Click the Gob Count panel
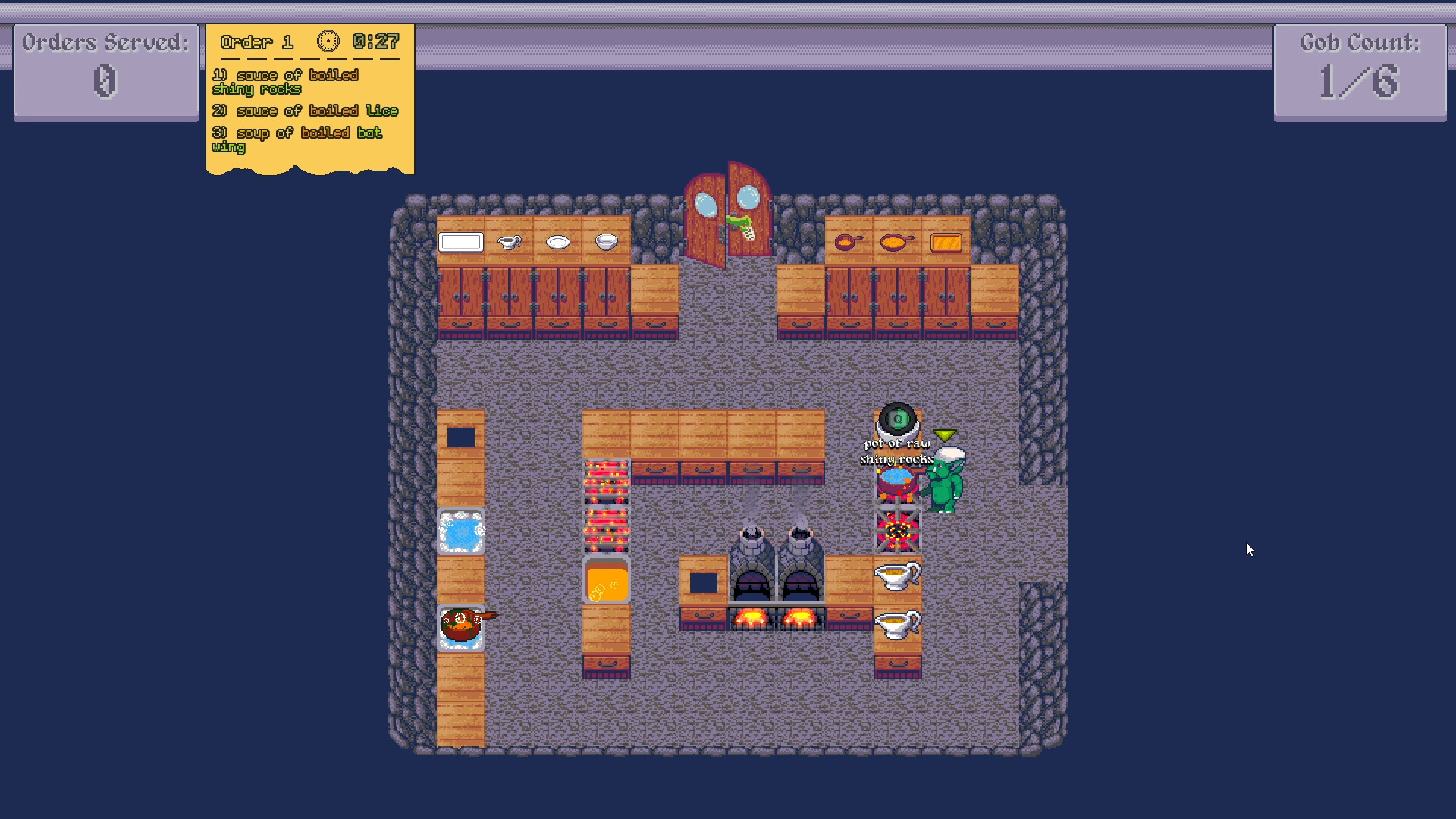 pyautogui.click(x=1359, y=72)
